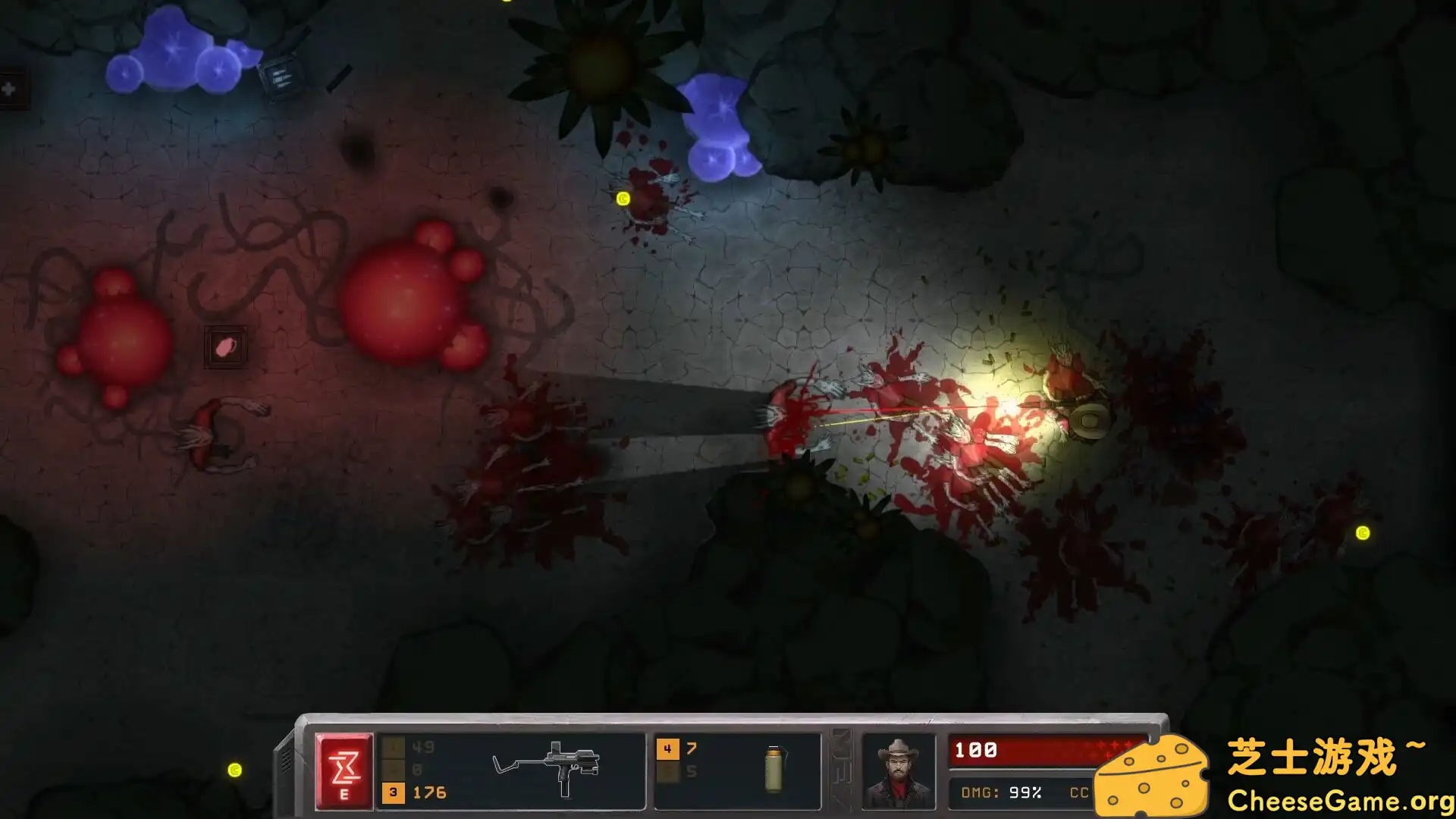Pick the grenade canister icon
The height and width of the screenshot is (819, 1456).
coord(774,768)
